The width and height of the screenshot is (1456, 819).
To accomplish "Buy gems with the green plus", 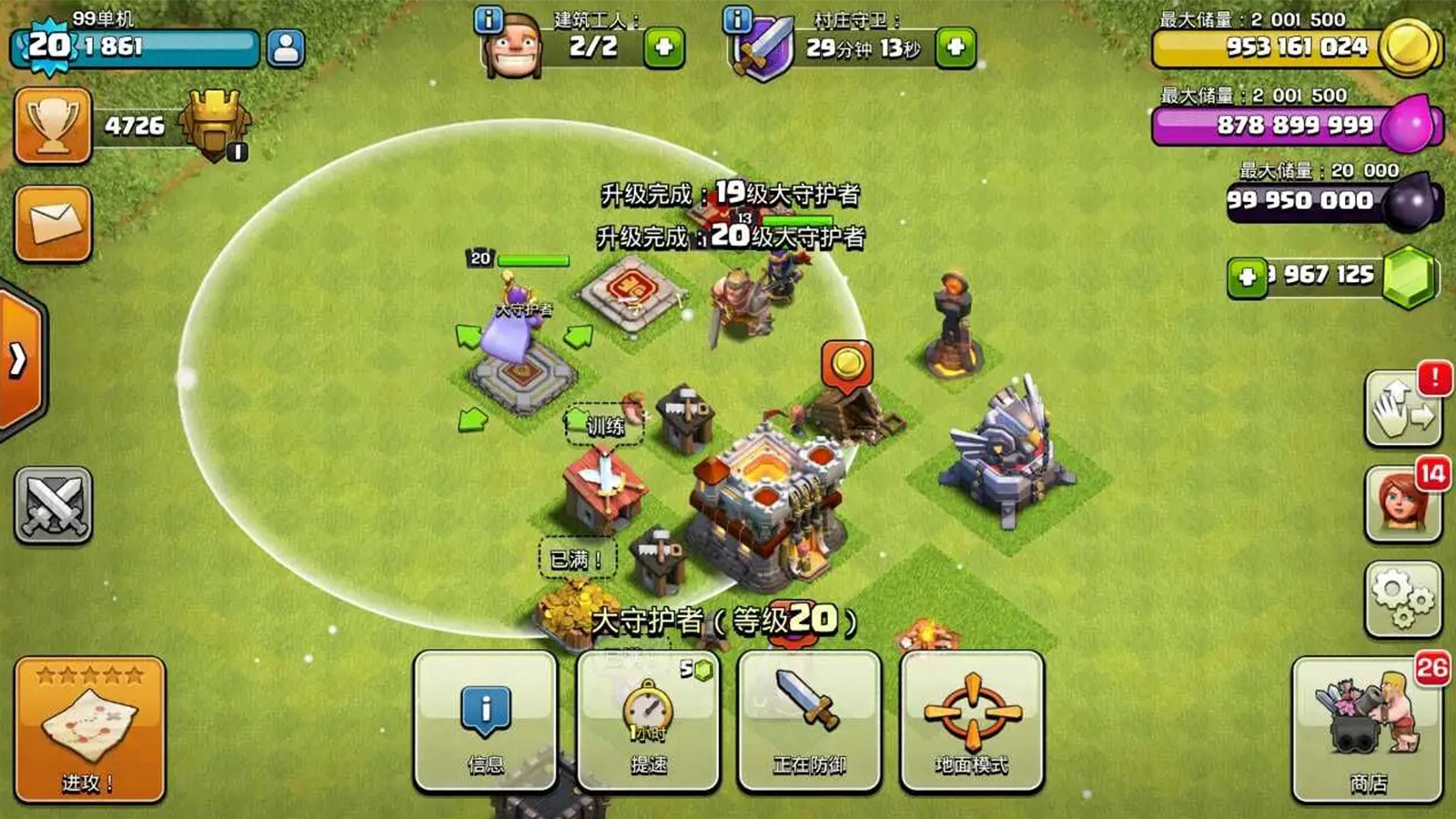I will 1247,278.
